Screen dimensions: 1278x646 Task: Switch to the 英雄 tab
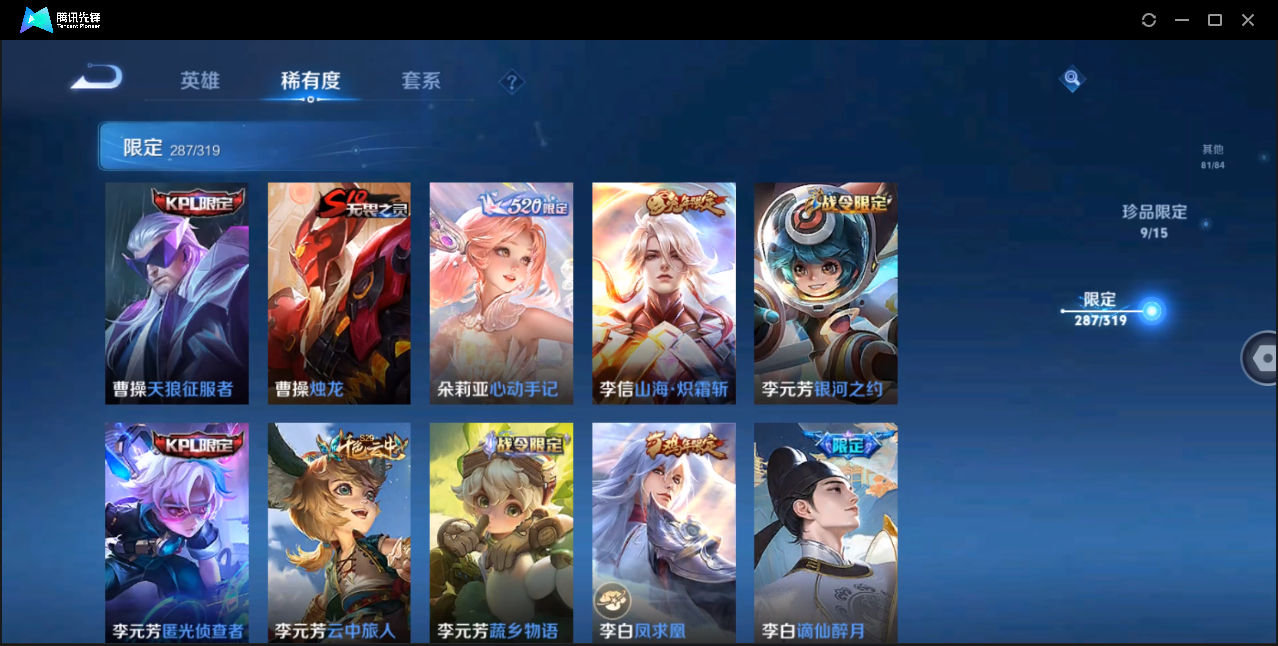pyautogui.click(x=200, y=81)
